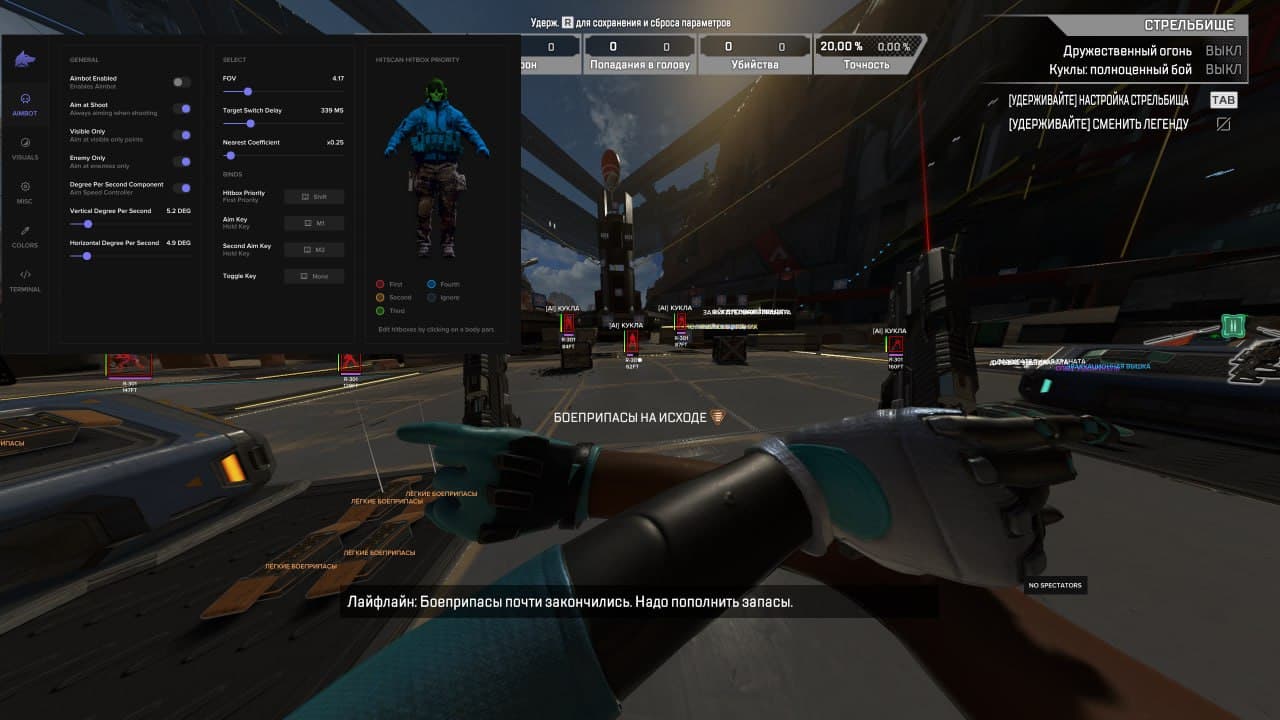Open the Aimbot tab in the sidebar

(24, 105)
